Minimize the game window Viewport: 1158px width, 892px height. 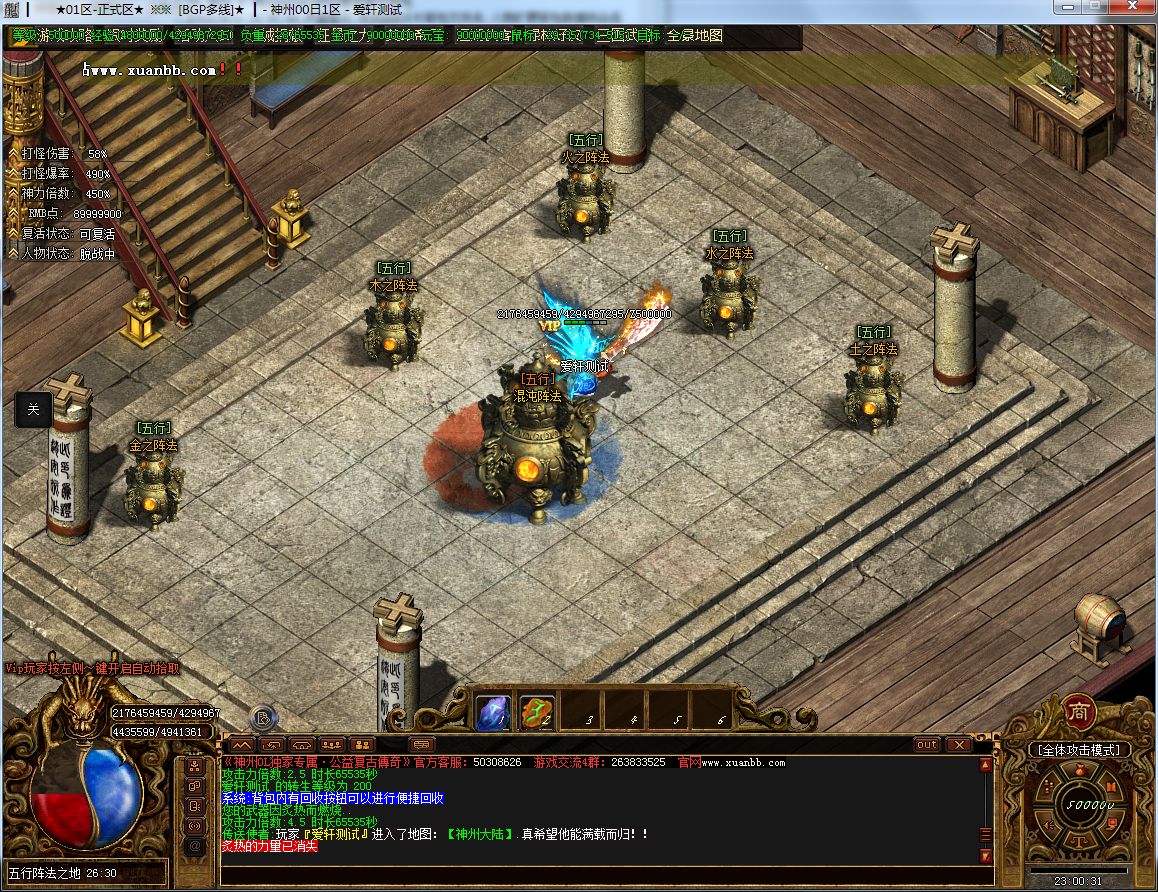pos(1067,8)
